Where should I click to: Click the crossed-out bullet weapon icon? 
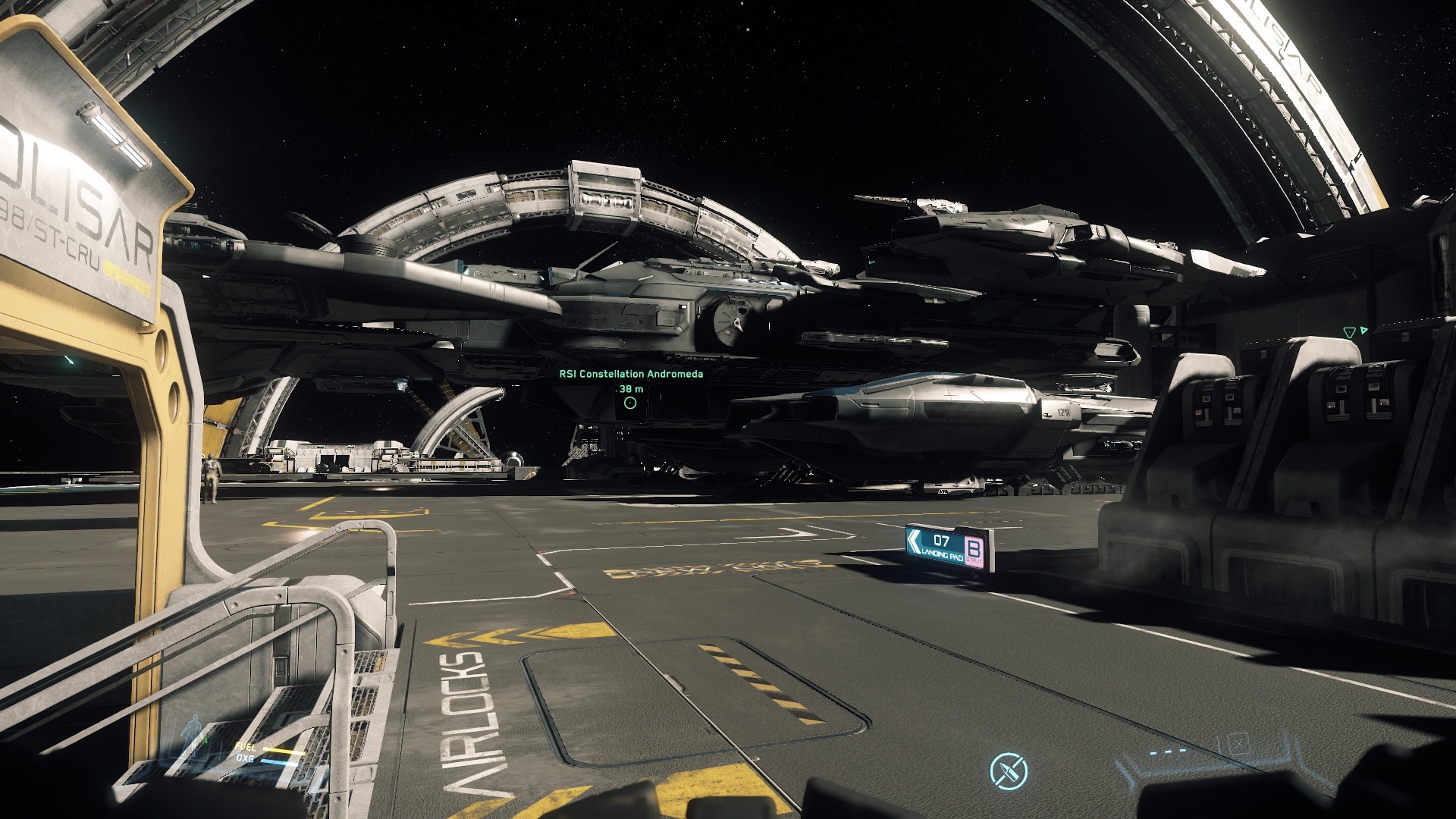tap(1009, 771)
